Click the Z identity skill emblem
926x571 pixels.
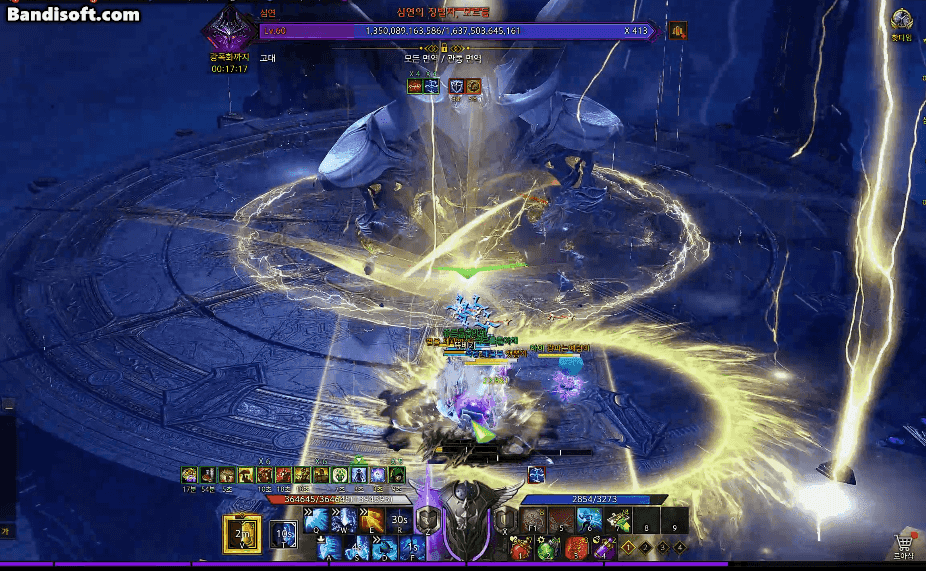click(x=427, y=519)
